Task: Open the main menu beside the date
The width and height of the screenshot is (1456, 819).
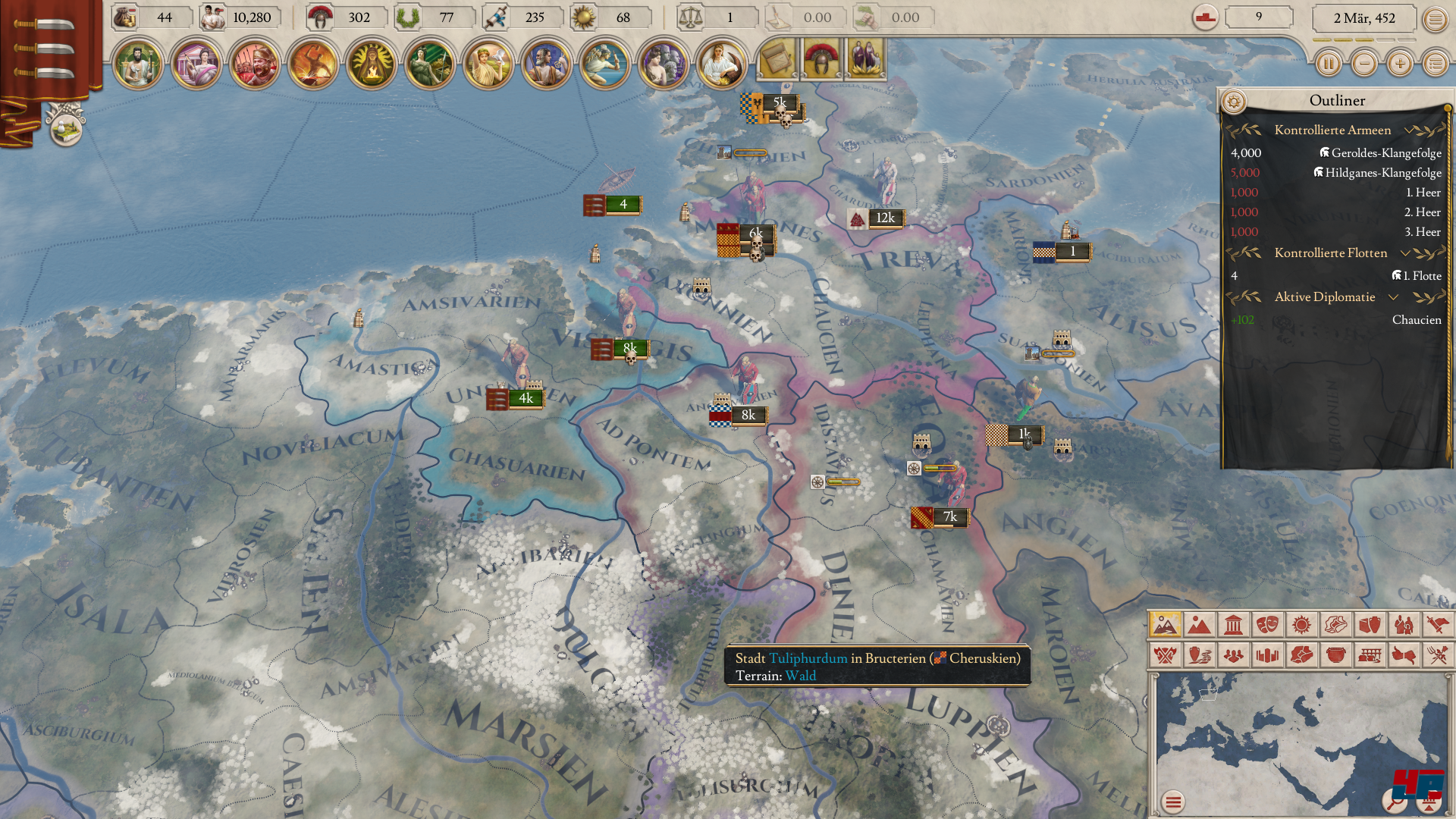Action: point(1435,19)
